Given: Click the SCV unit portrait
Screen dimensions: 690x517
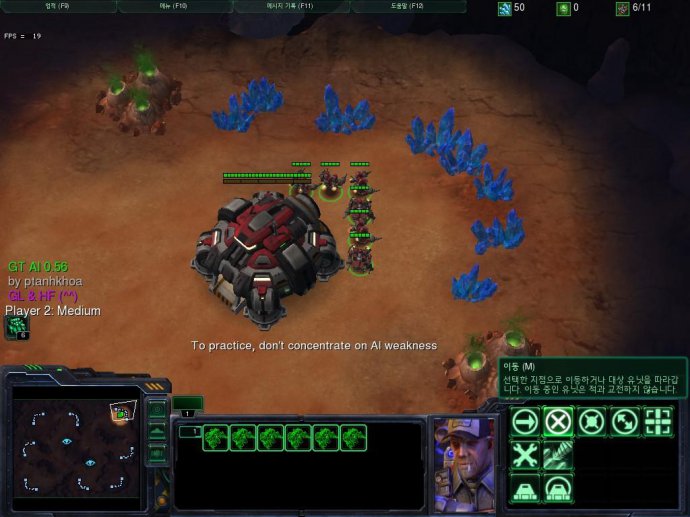Looking at the screenshot, I should [464, 460].
